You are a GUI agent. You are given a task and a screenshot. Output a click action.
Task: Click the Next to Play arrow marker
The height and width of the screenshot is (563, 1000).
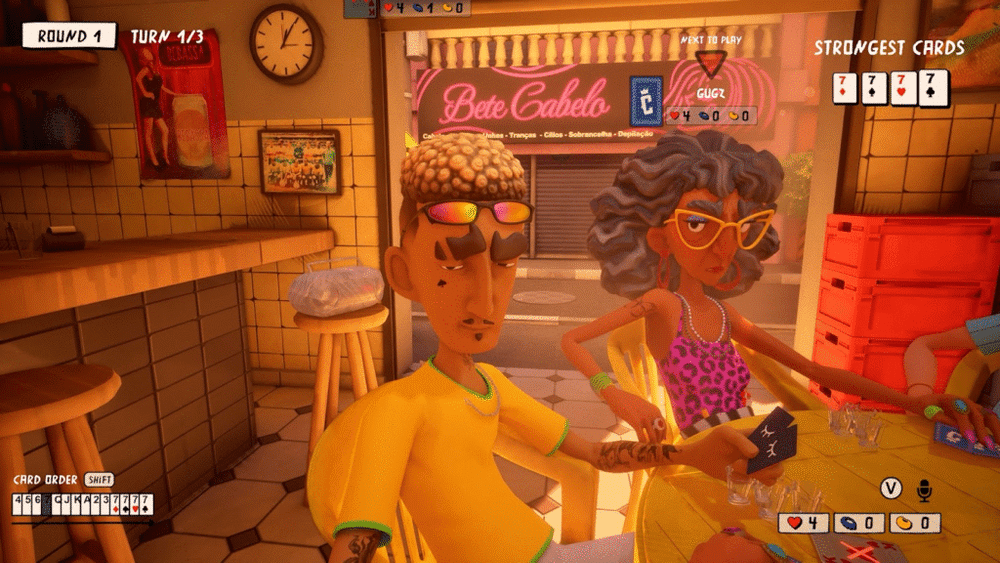click(711, 63)
